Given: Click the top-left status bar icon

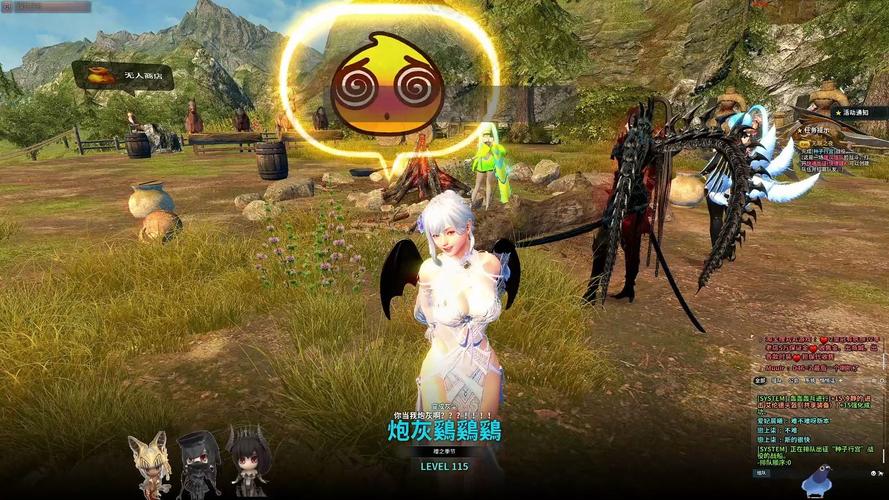Looking at the screenshot, I should [x=9, y=7].
